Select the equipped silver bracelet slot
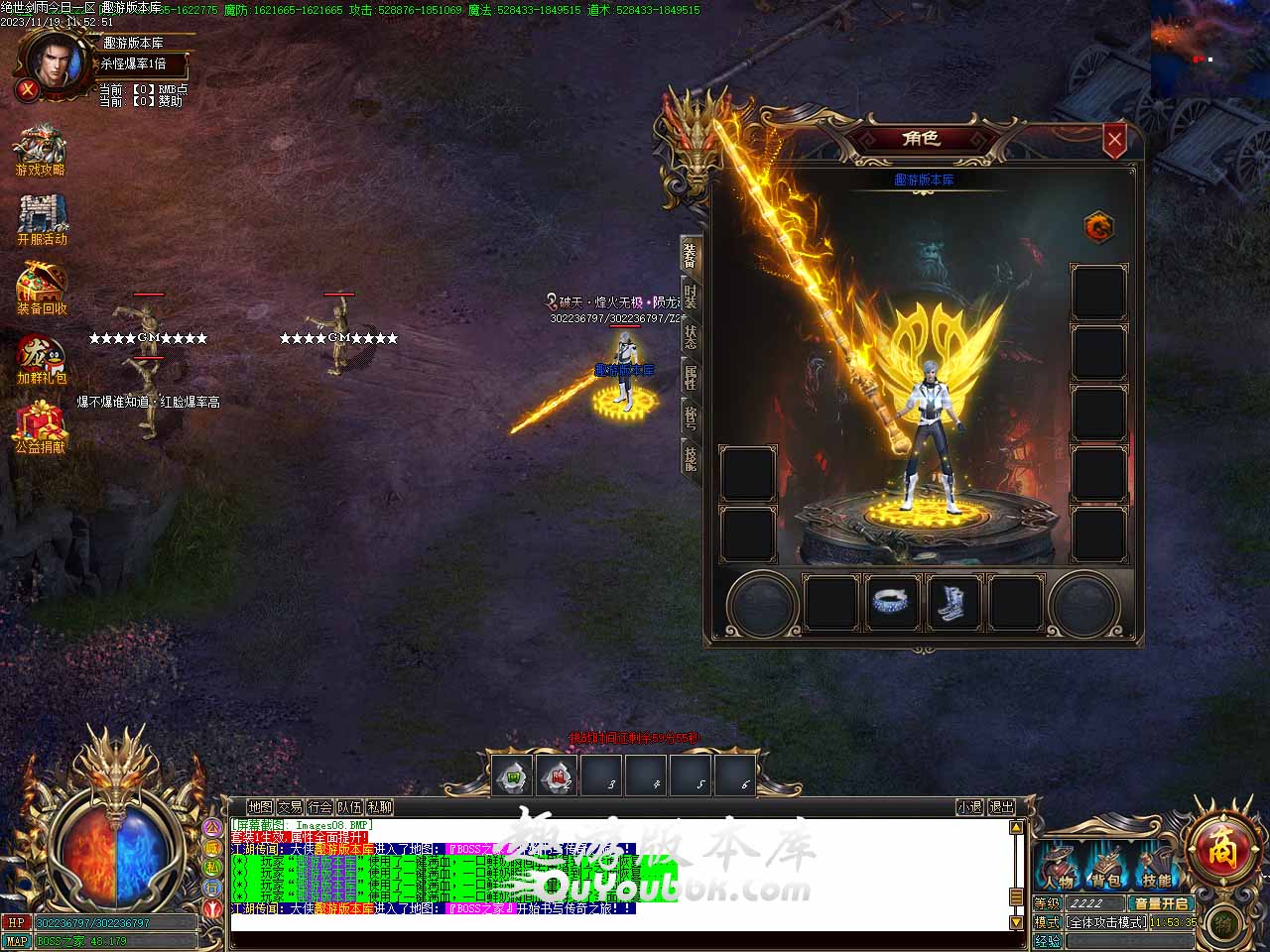Viewport: 1270px width, 952px height. tap(892, 602)
